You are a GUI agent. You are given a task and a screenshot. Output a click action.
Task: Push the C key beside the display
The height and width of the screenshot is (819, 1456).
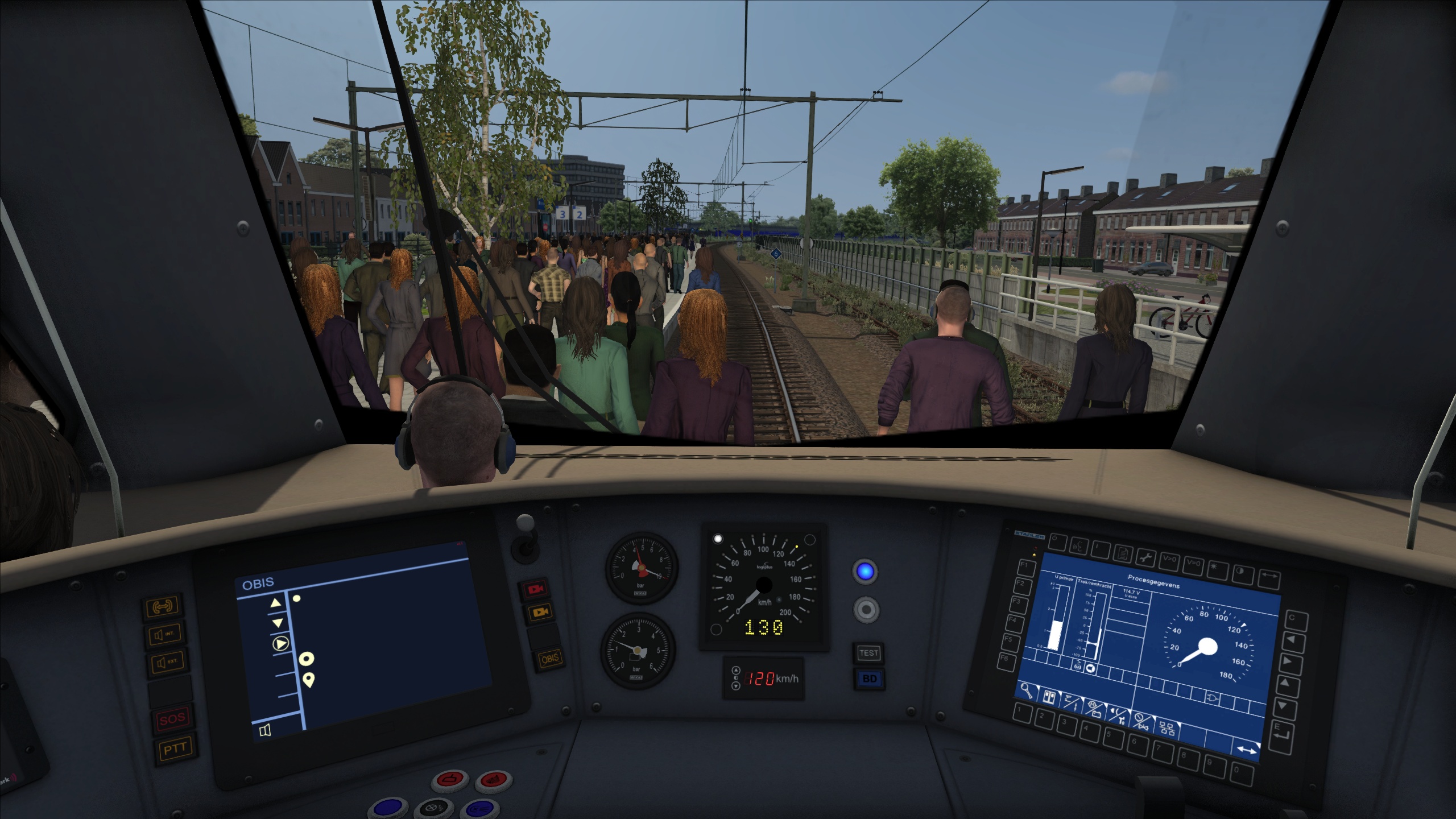(x=1292, y=618)
